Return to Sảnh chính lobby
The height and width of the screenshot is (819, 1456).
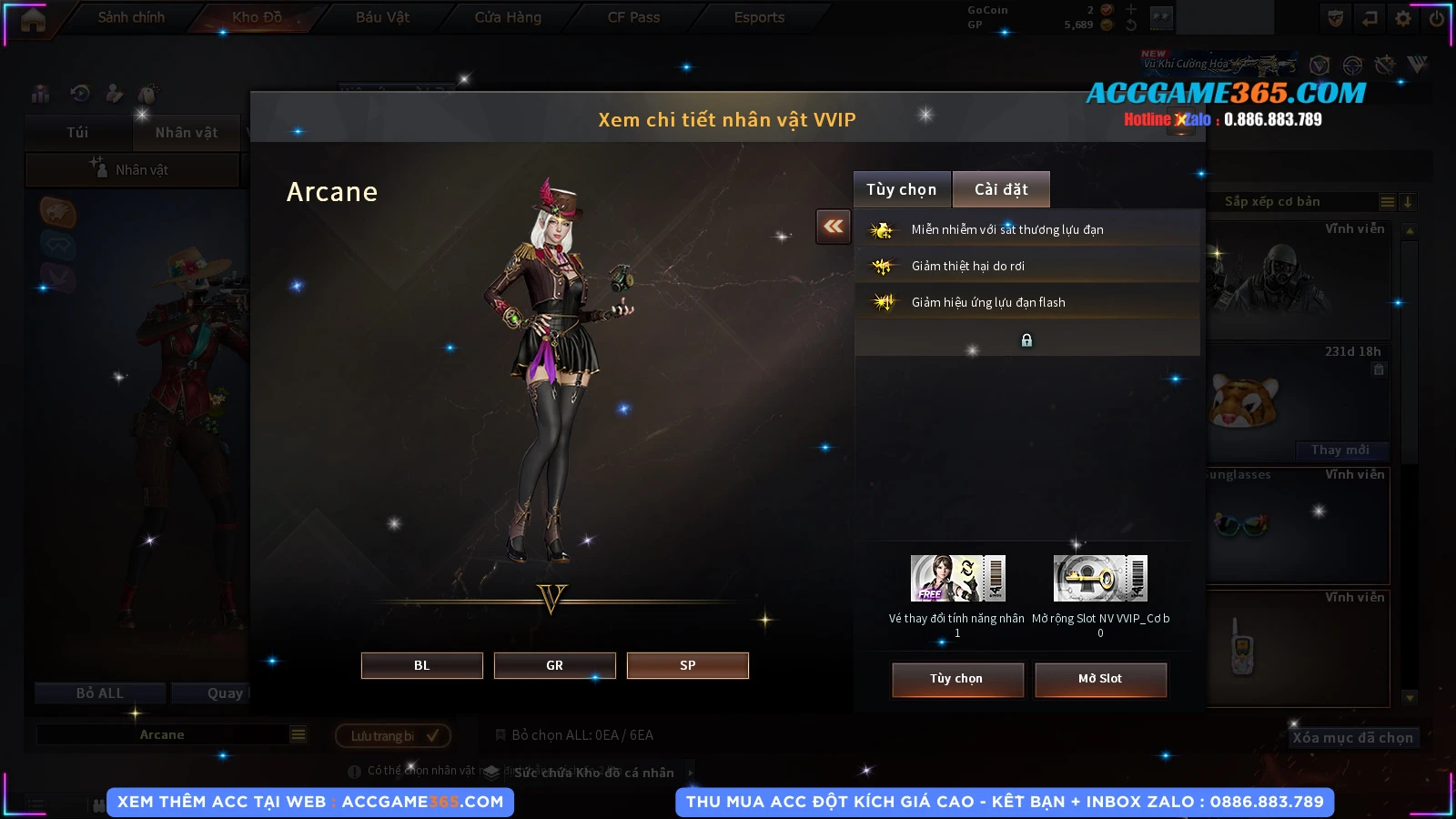131,17
